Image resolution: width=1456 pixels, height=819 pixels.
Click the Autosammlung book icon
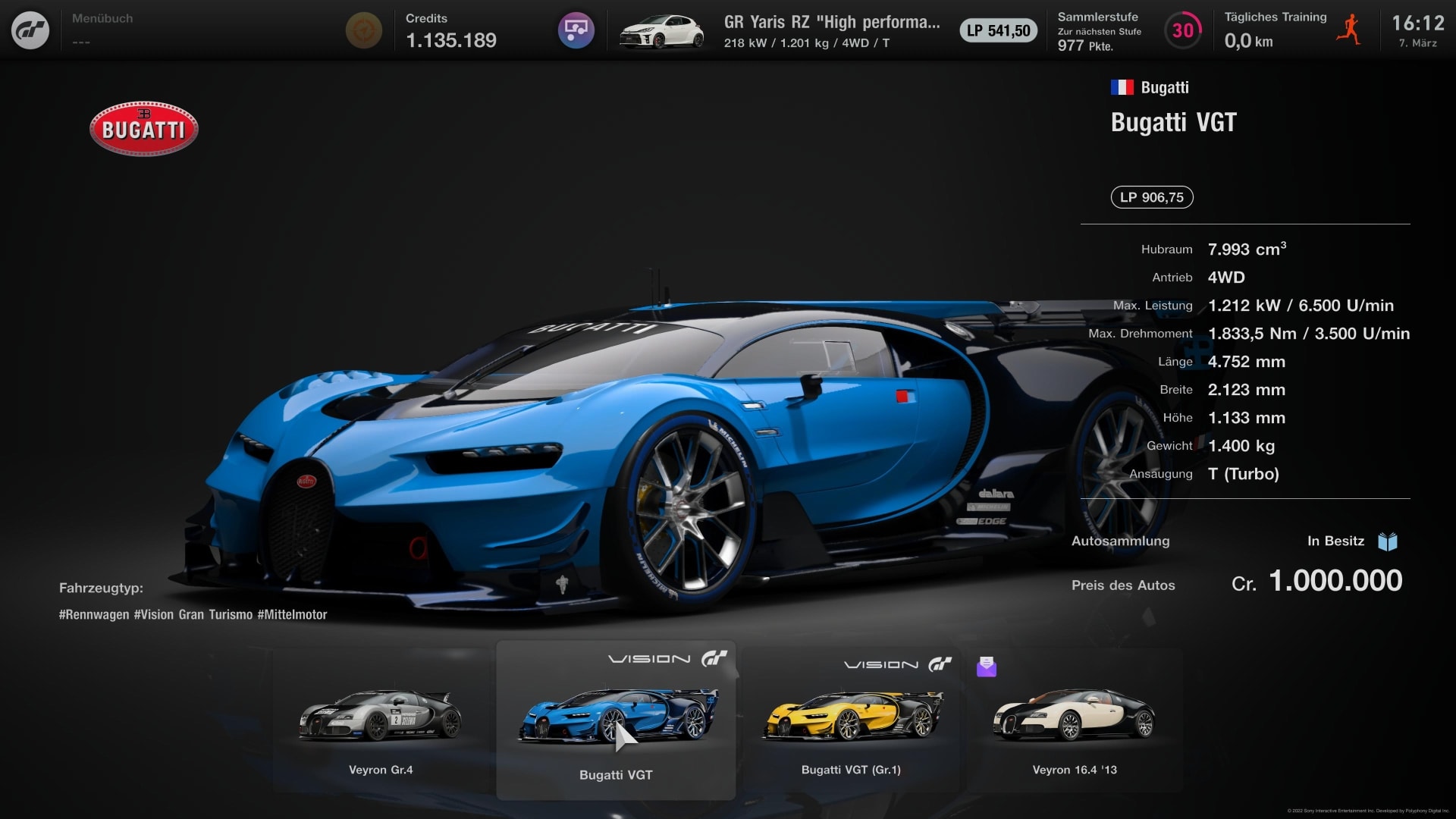tap(1387, 541)
